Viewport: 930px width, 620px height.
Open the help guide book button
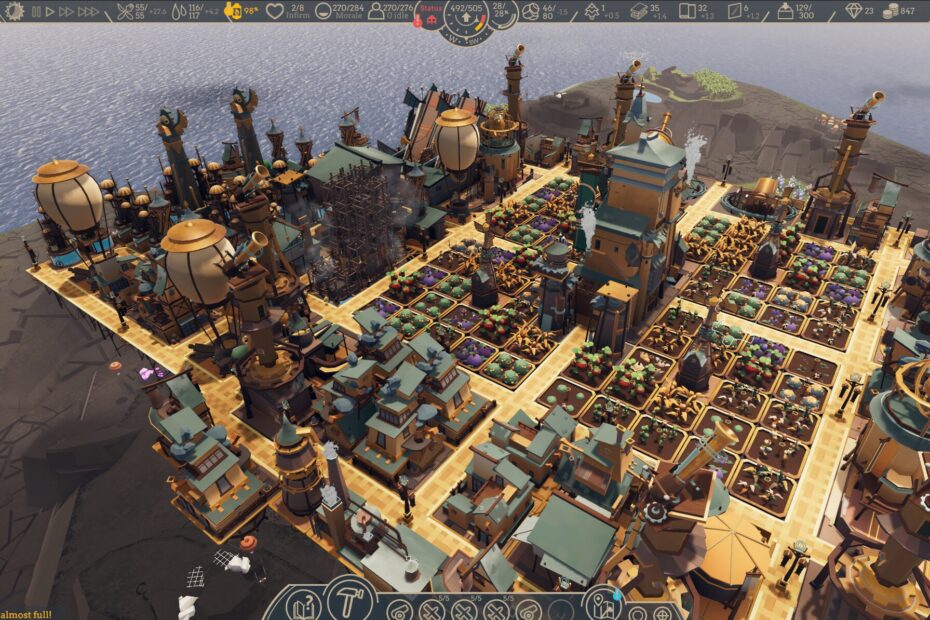pyautogui.click(x=304, y=605)
